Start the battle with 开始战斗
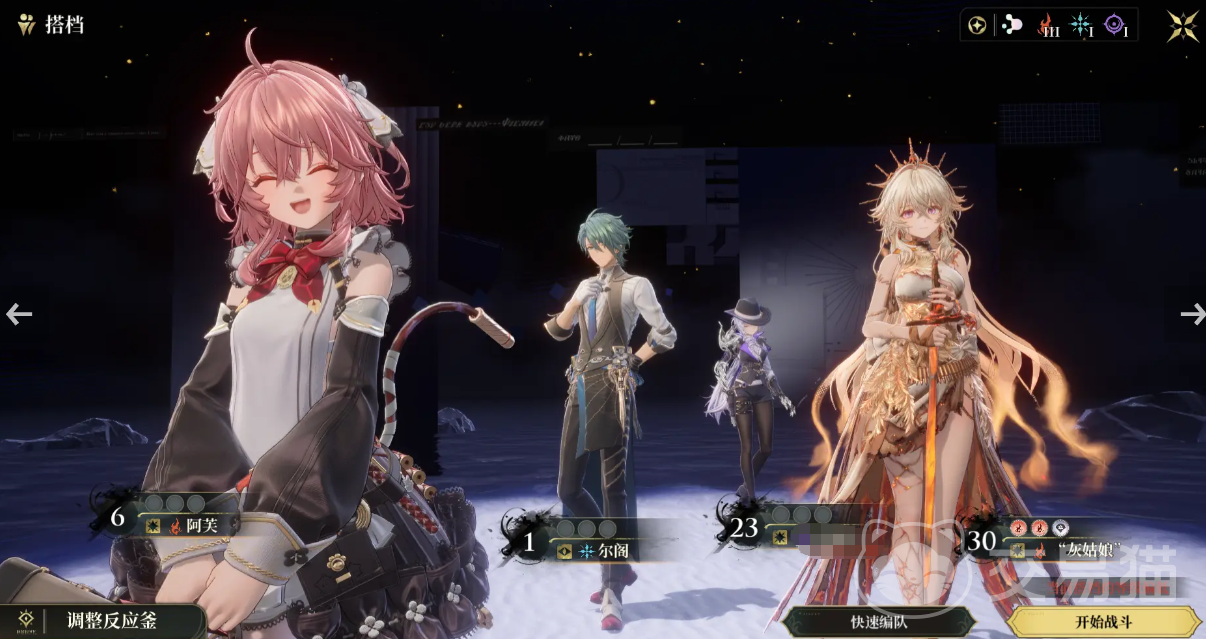The width and height of the screenshot is (1206, 639). [1103, 622]
